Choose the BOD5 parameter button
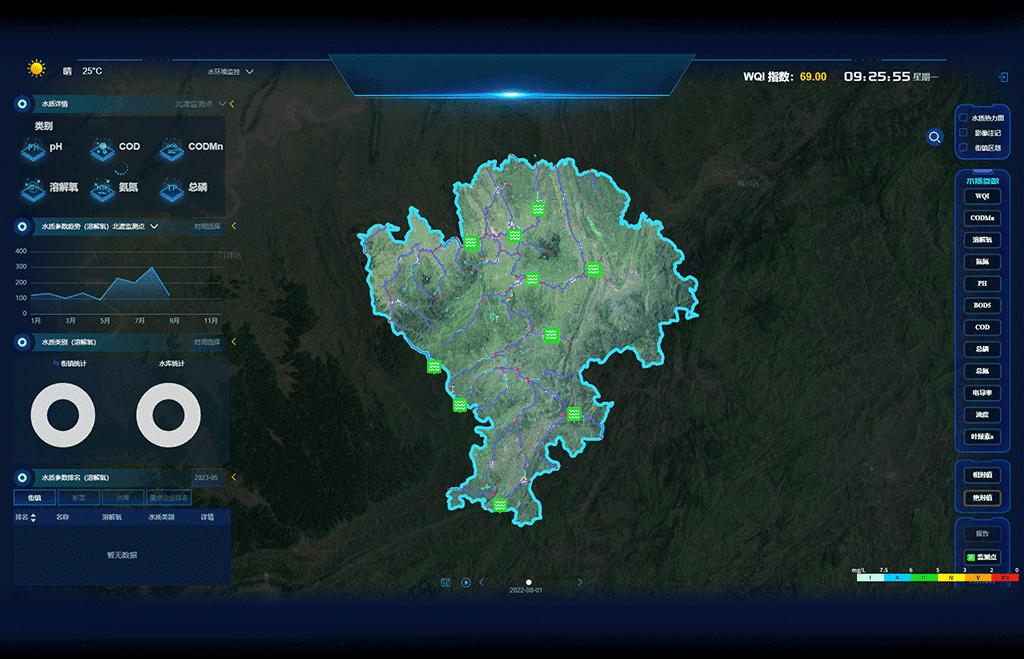The height and width of the screenshot is (659, 1024). 982,306
